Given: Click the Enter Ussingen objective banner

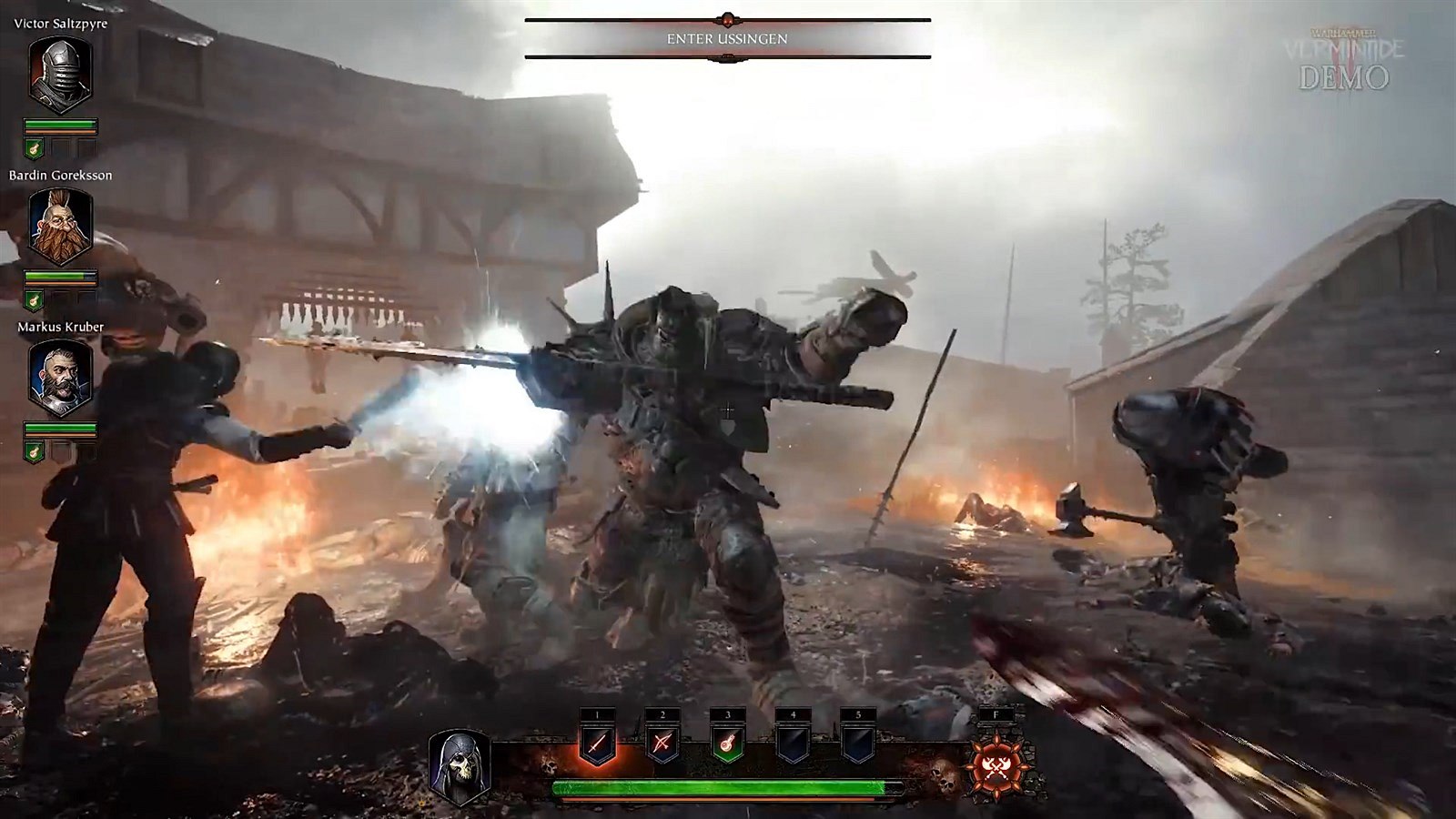Looking at the screenshot, I should pyautogui.click(x=727, y=39).
